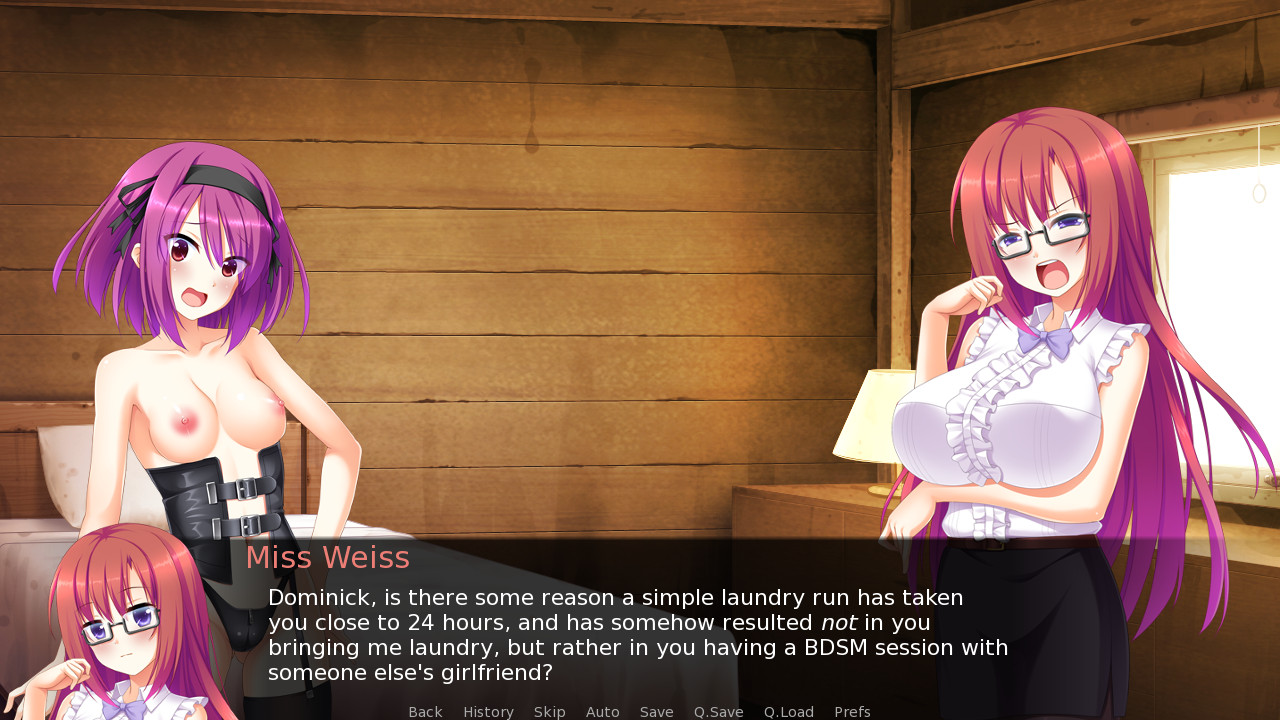Click the Miss Weiss nameplate

328,557
